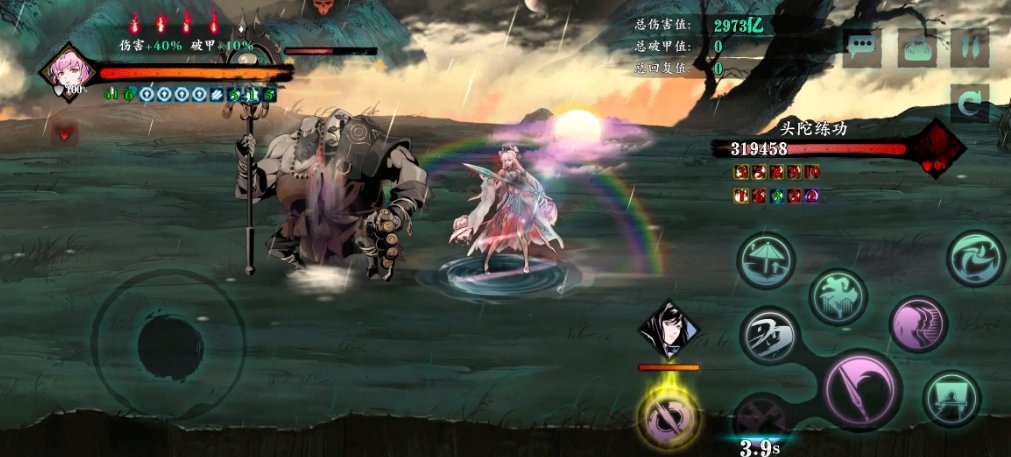Viewport: 1011px width, 457px height.
Task: Tap the red demon mask icon
Action: click(x=66, y=131)
